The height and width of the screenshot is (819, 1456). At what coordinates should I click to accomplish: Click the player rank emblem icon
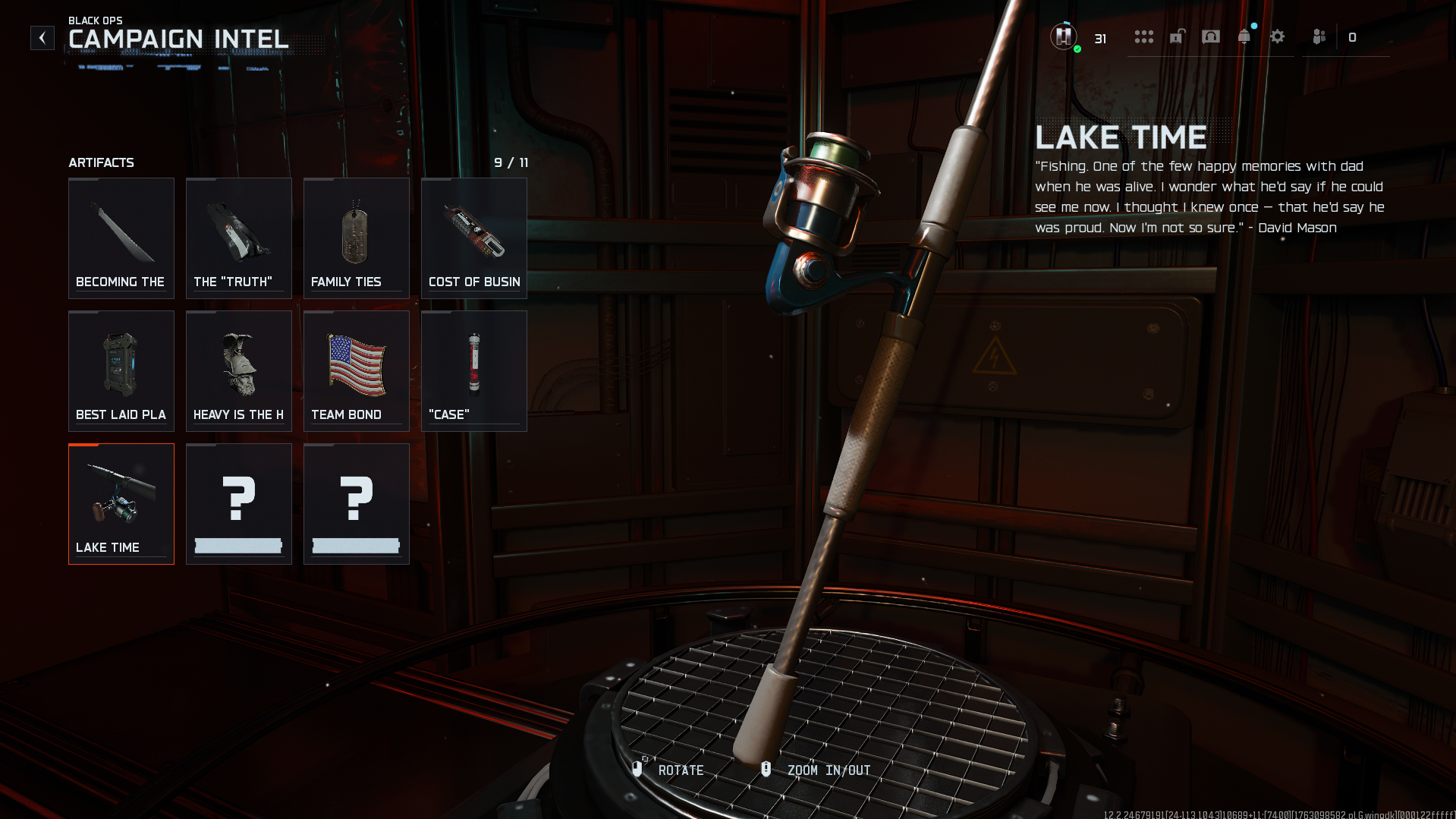1064,36
